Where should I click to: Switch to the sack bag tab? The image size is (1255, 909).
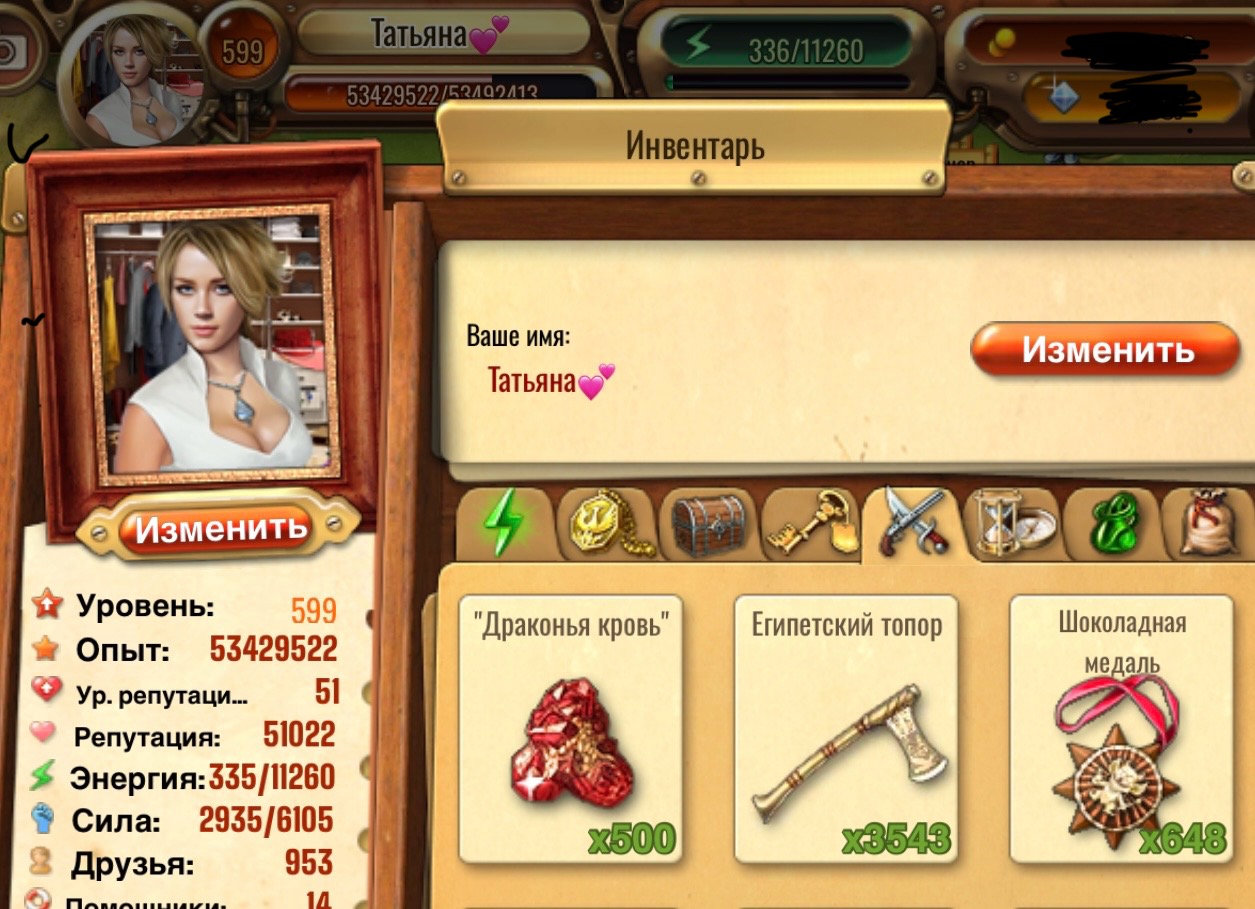point(1210,524)
